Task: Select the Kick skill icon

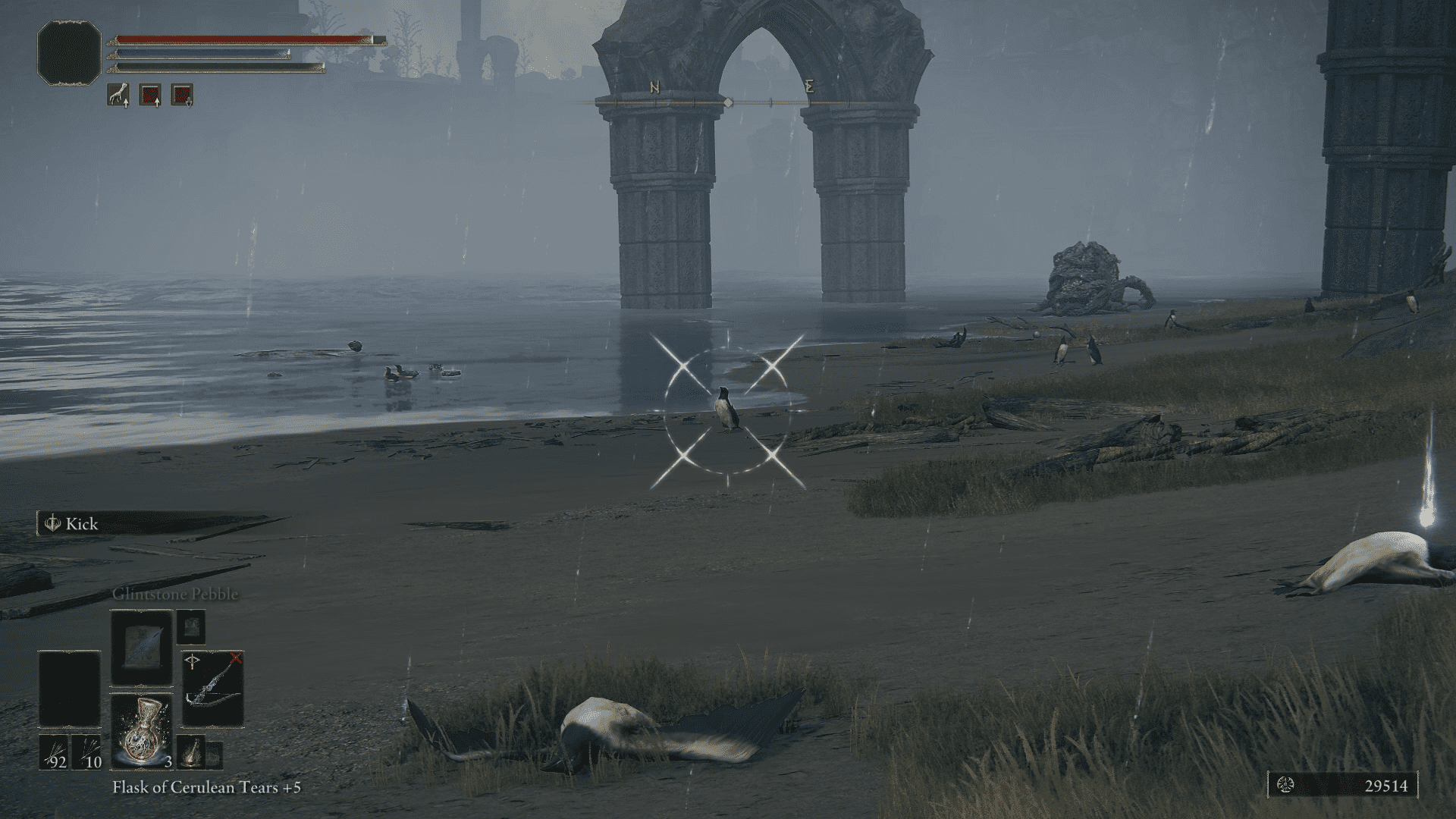Action: [x=52, y=523]
